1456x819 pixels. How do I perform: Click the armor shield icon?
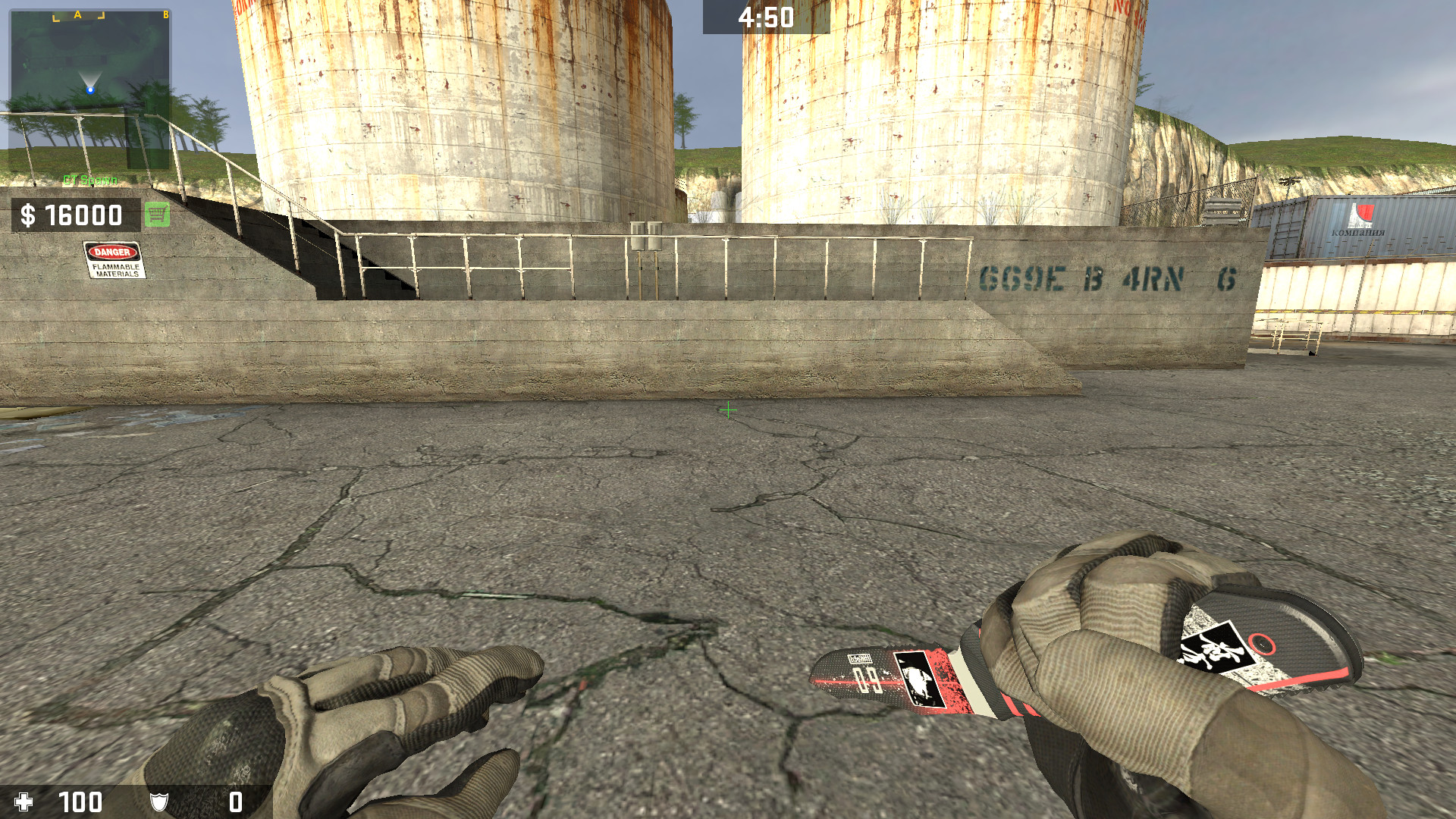tap(161, 802)
